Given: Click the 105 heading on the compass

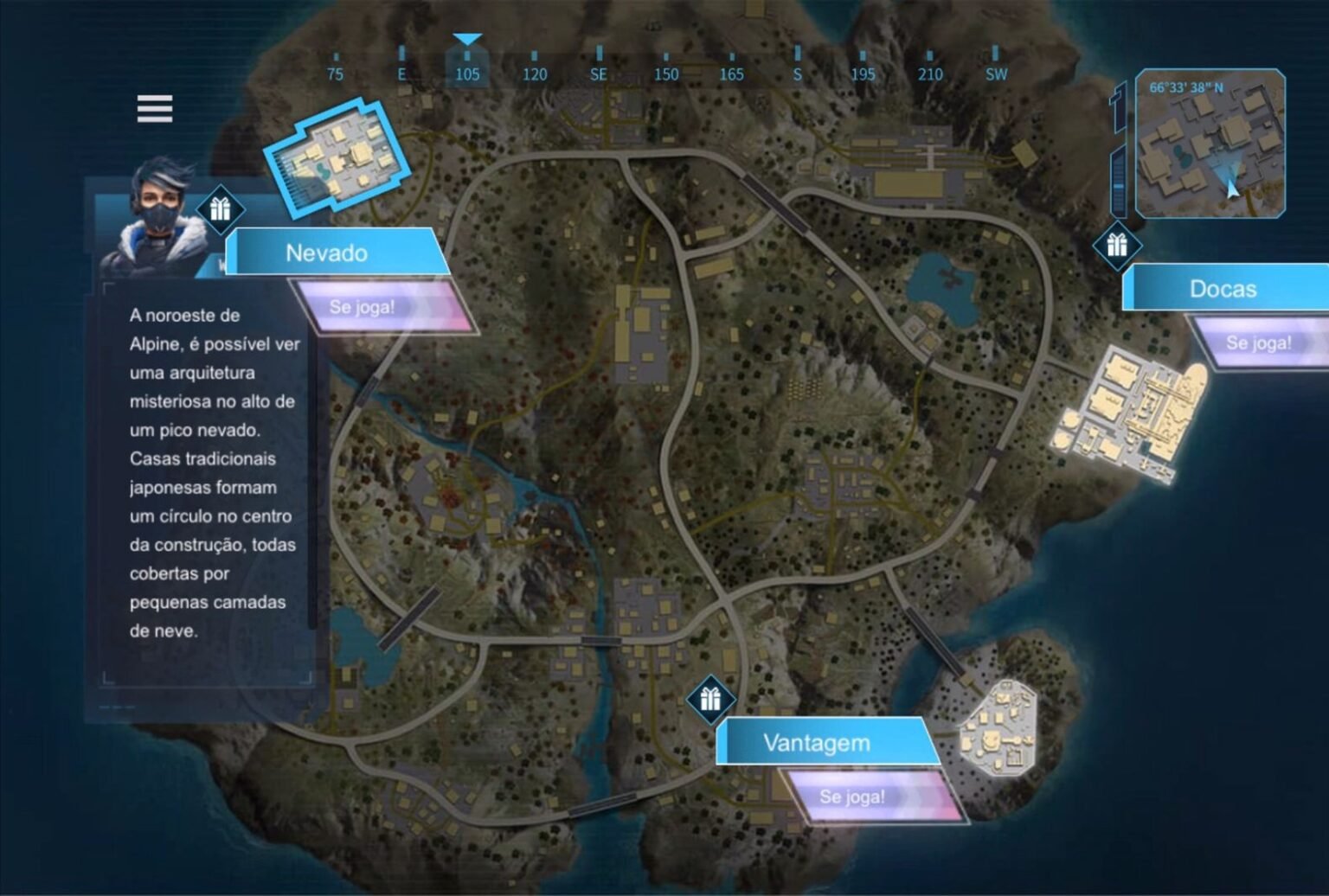Looking at the screenshot, I should click(x=467, y=74).
